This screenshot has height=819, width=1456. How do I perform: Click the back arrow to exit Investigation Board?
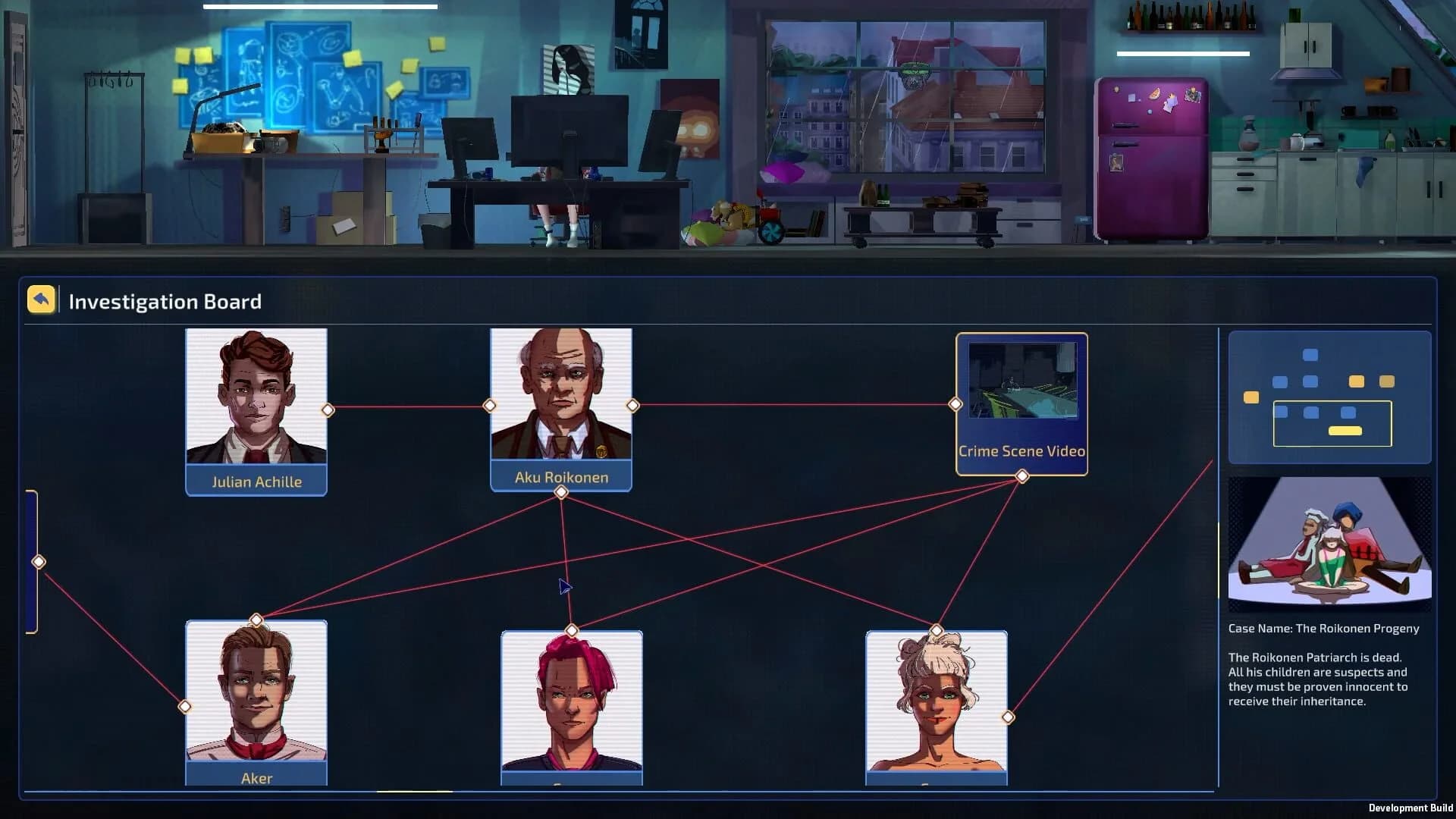pyautogui.click(x=40, y=299)
